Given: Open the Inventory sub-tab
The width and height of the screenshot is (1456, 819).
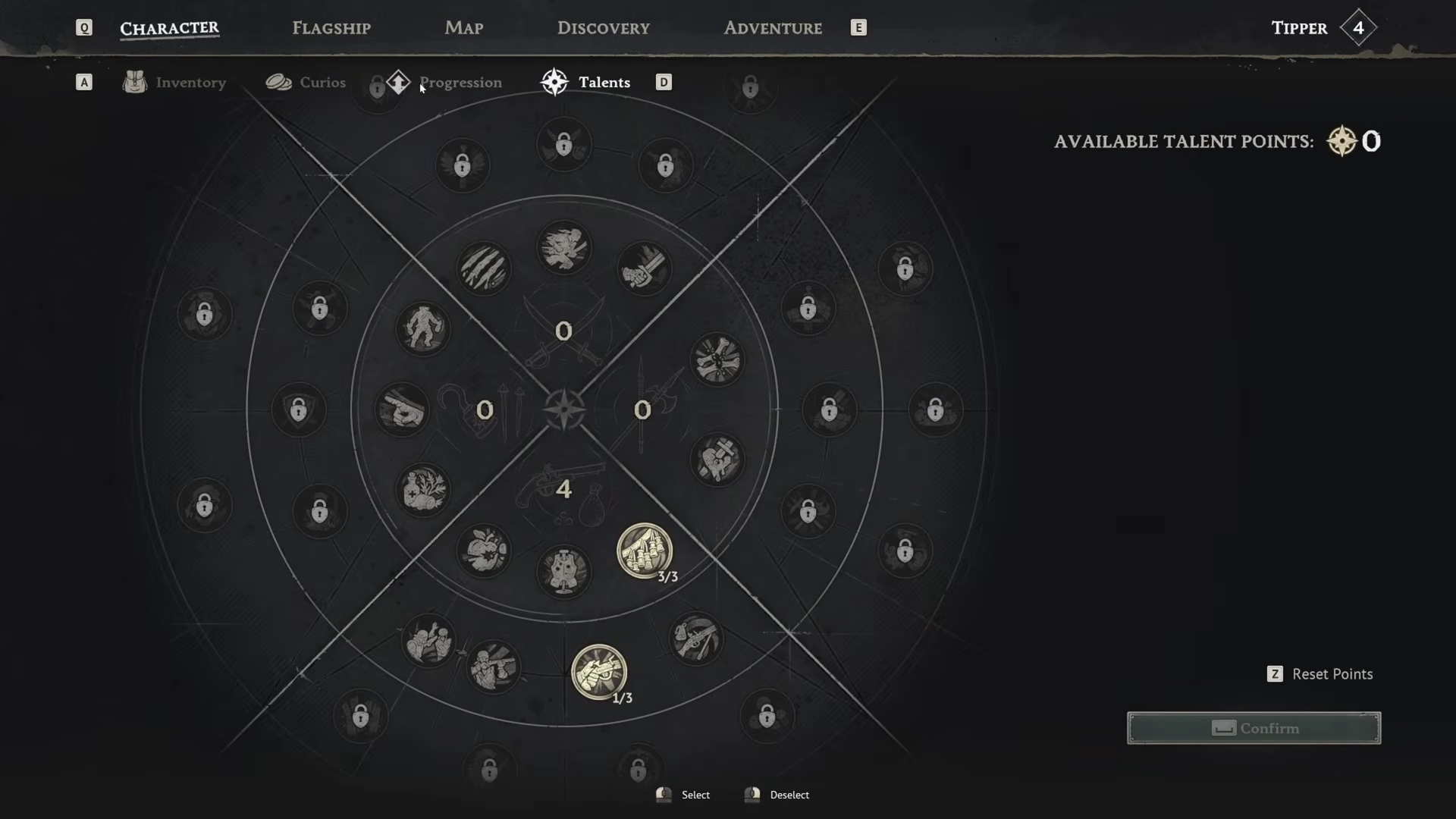Looking at the screenshot, I should (x=190, y=83).
